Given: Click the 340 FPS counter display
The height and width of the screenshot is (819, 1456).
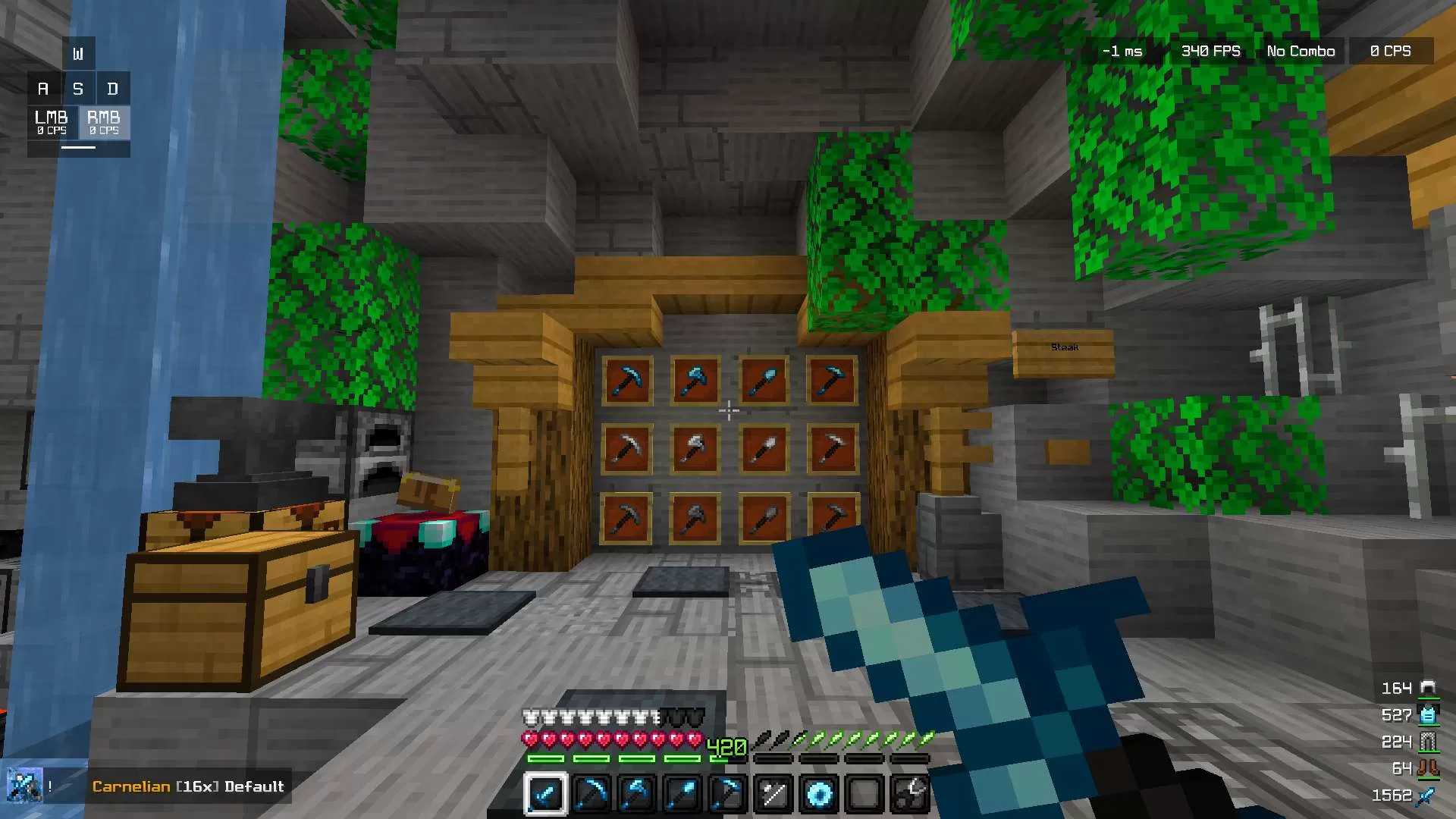Looking at the screenshot, I should click(1210, 51).
